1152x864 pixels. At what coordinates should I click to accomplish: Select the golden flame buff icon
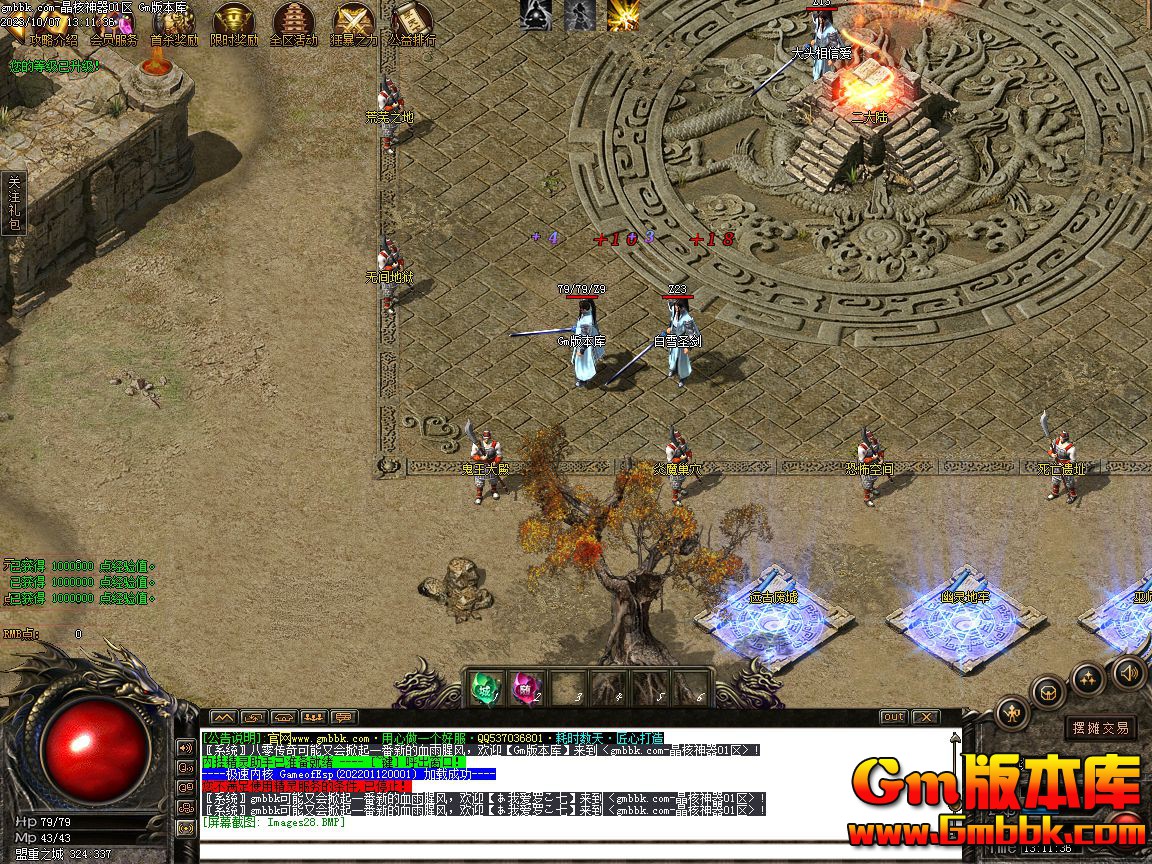(623, 15)
